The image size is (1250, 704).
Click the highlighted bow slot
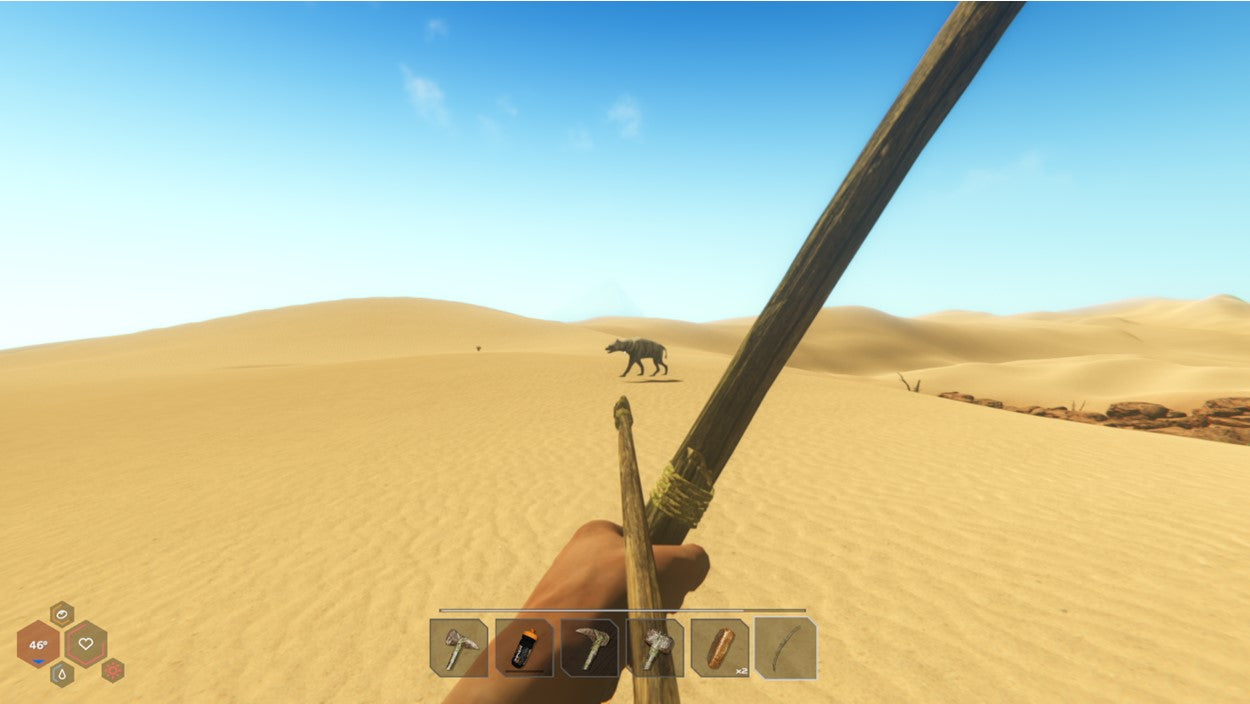[786, 648]
